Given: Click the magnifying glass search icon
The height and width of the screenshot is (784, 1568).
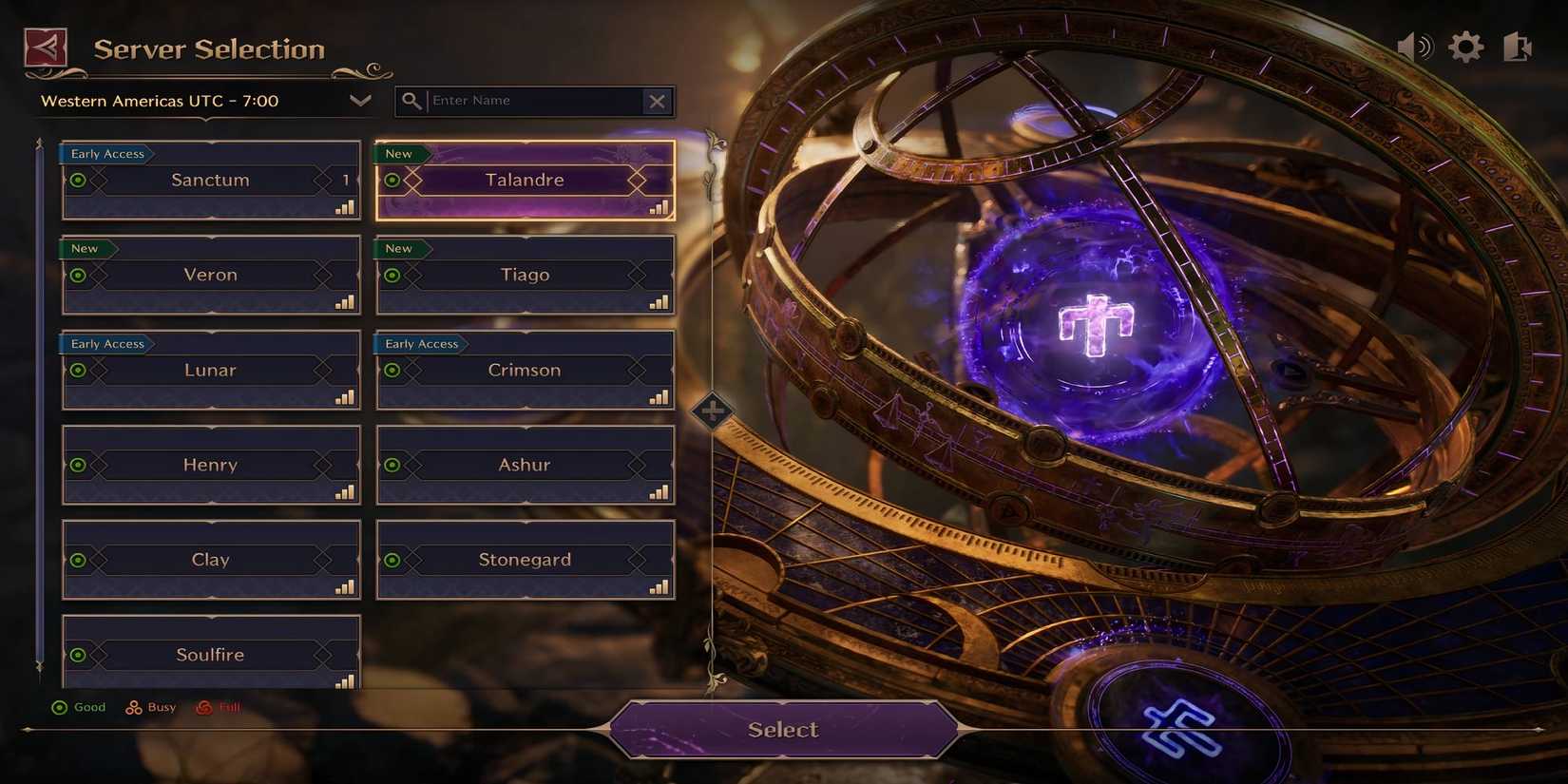Looking at the screenshot, I should click(x=412, y=100).
